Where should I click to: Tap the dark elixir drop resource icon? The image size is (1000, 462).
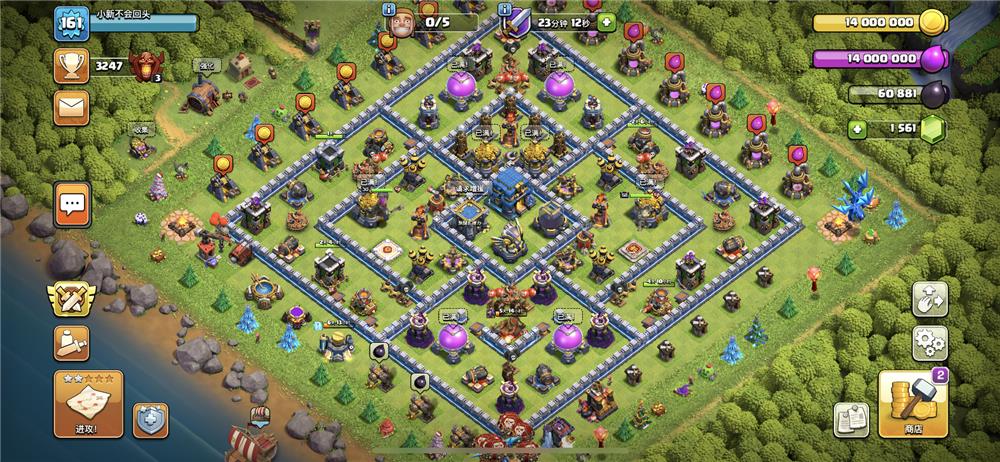pos(933,94)
